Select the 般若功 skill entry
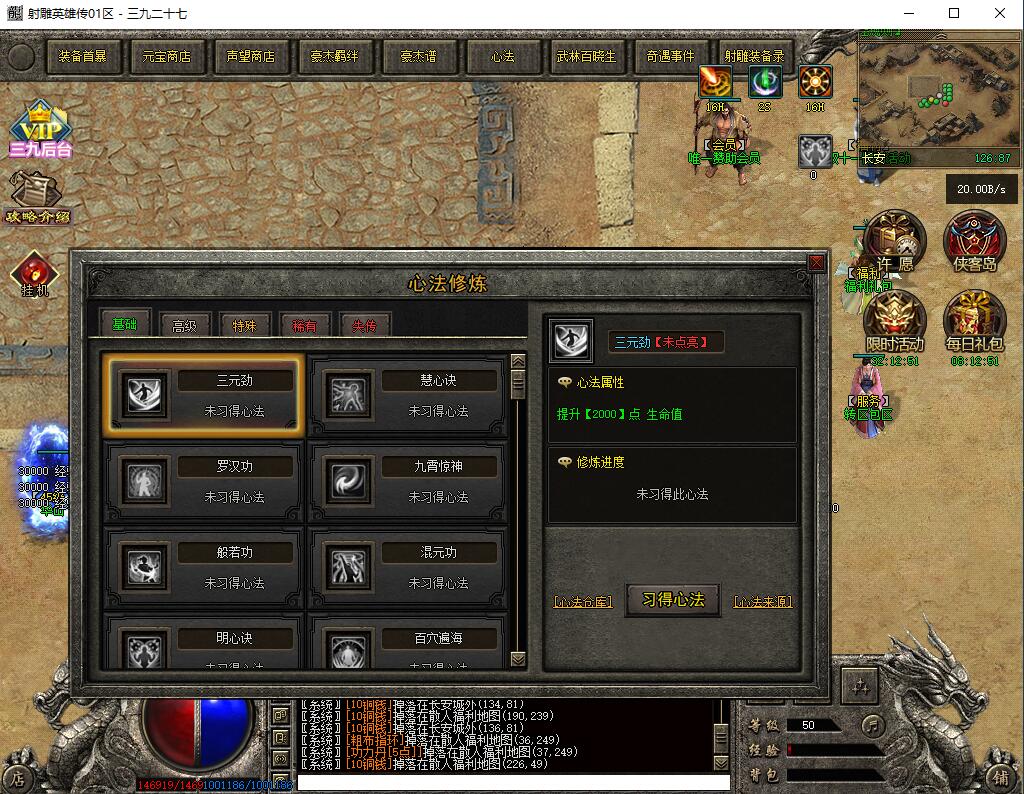1024x794 pixels. click(x=203, y=567)
